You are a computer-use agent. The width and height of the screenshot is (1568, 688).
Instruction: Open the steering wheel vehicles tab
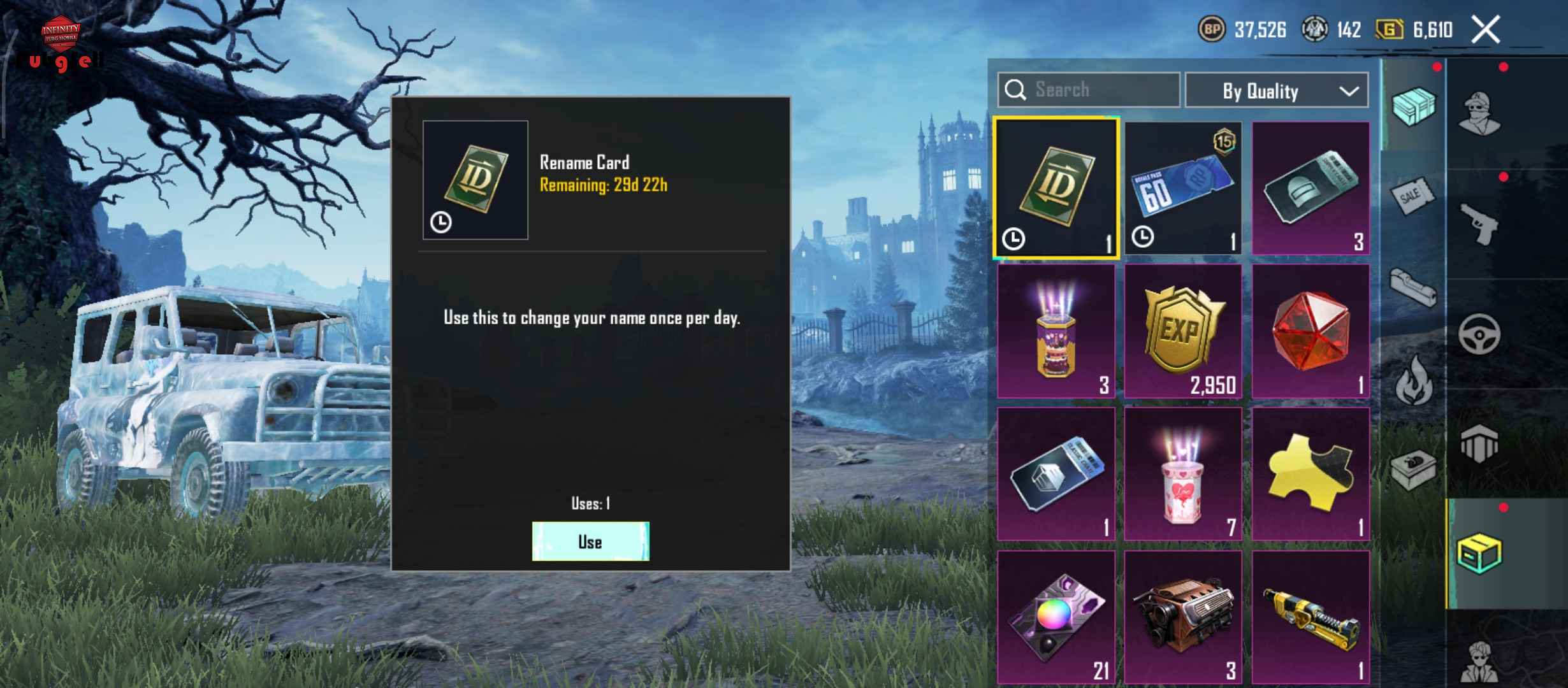(x=1479, y=334)
